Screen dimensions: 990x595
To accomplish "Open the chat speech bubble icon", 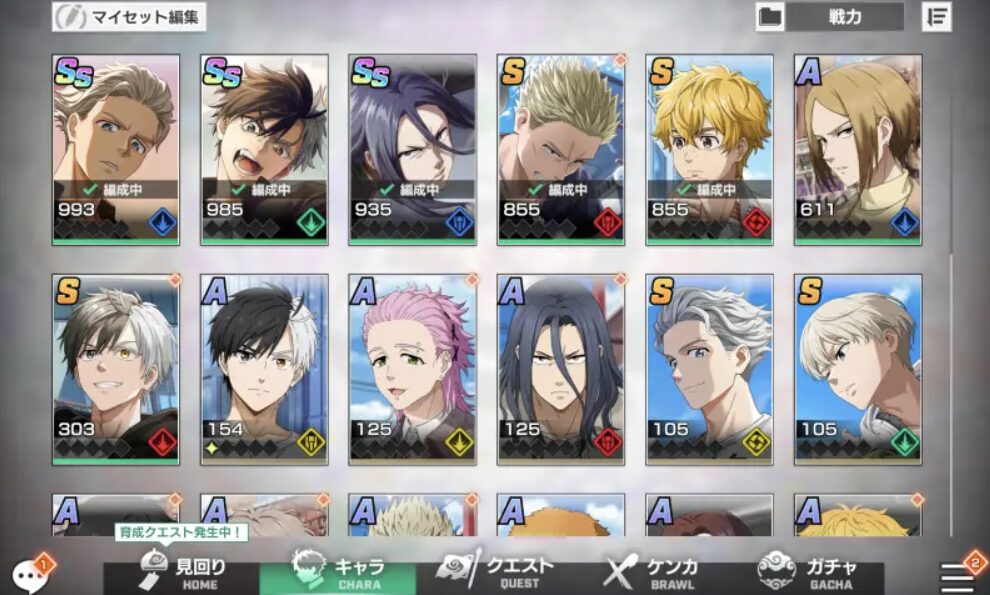I will 27,575.
